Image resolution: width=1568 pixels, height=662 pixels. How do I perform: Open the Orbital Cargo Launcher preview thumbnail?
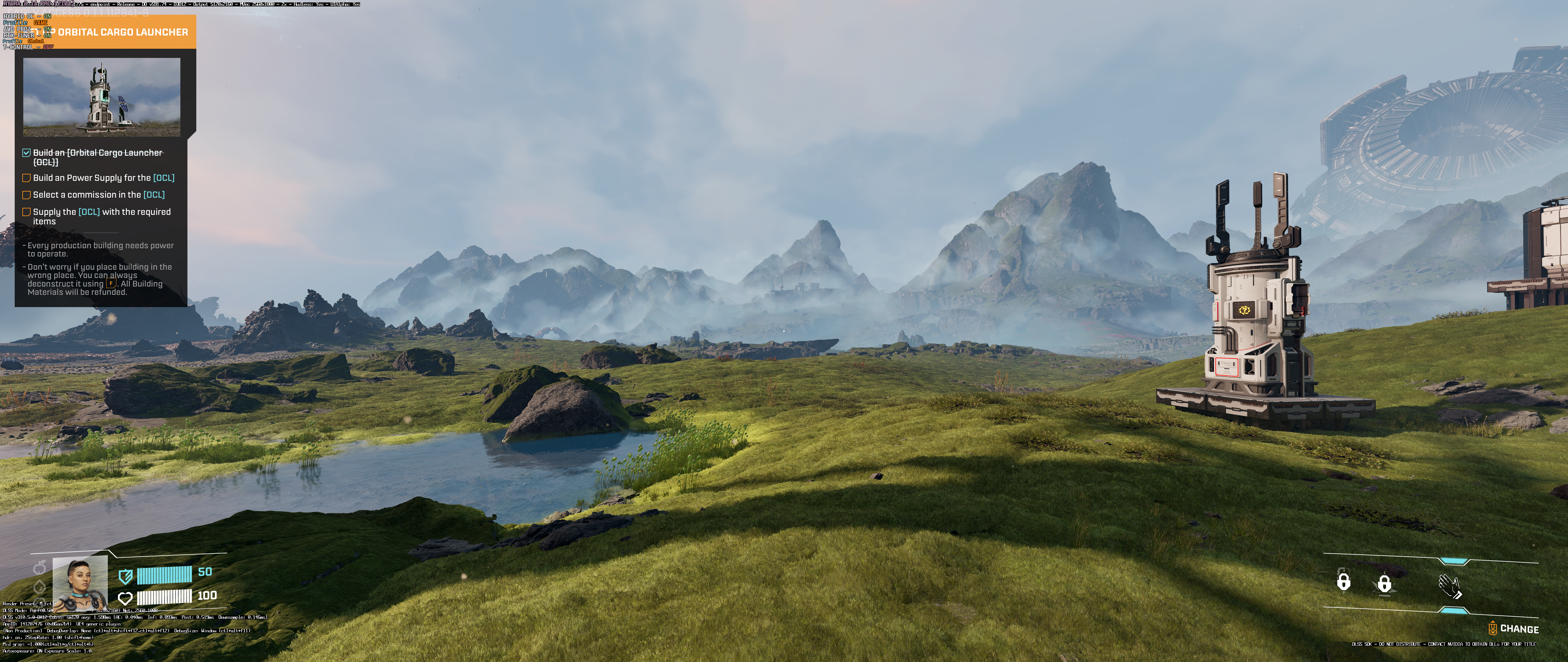102,97
